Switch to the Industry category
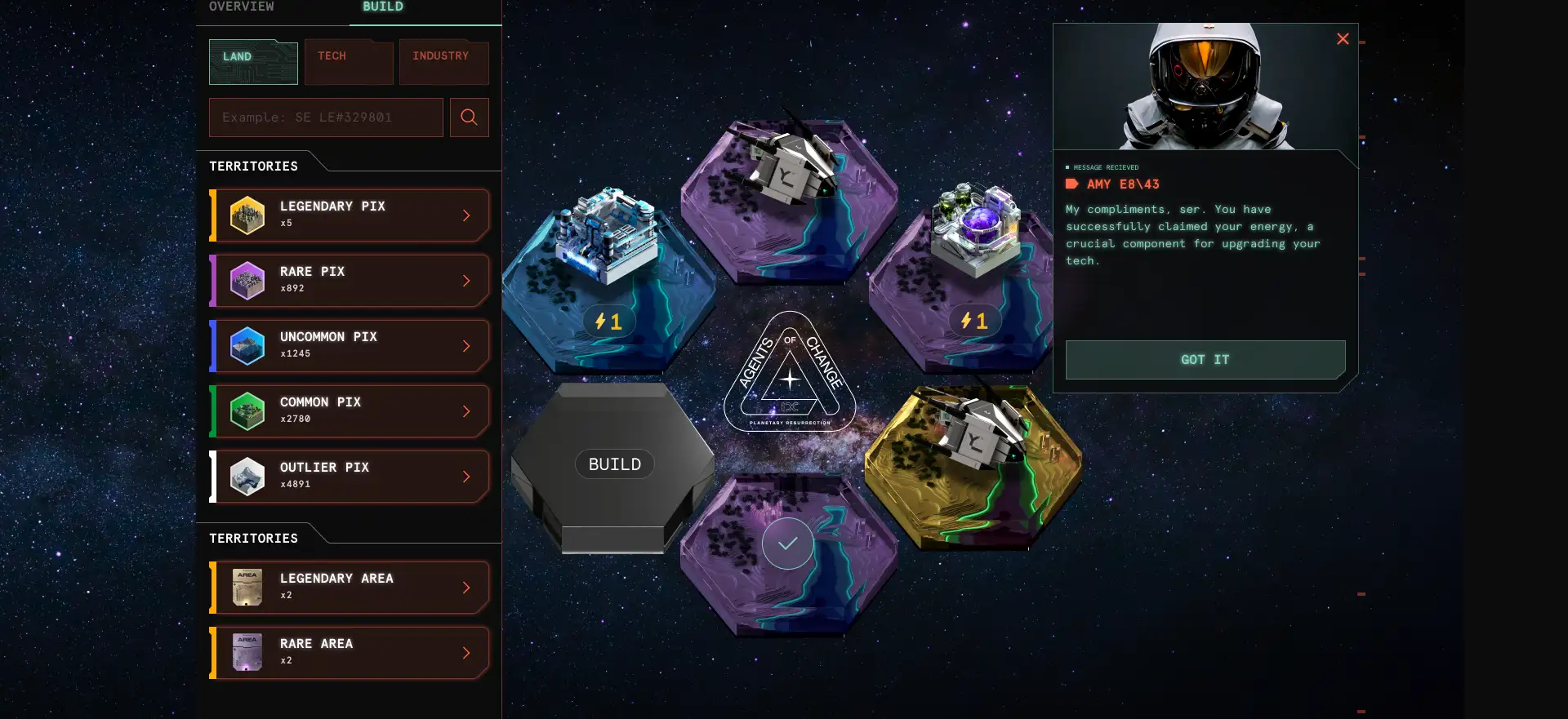Image resolution: width=1568 pixels, height=719 pixels. 443,62
